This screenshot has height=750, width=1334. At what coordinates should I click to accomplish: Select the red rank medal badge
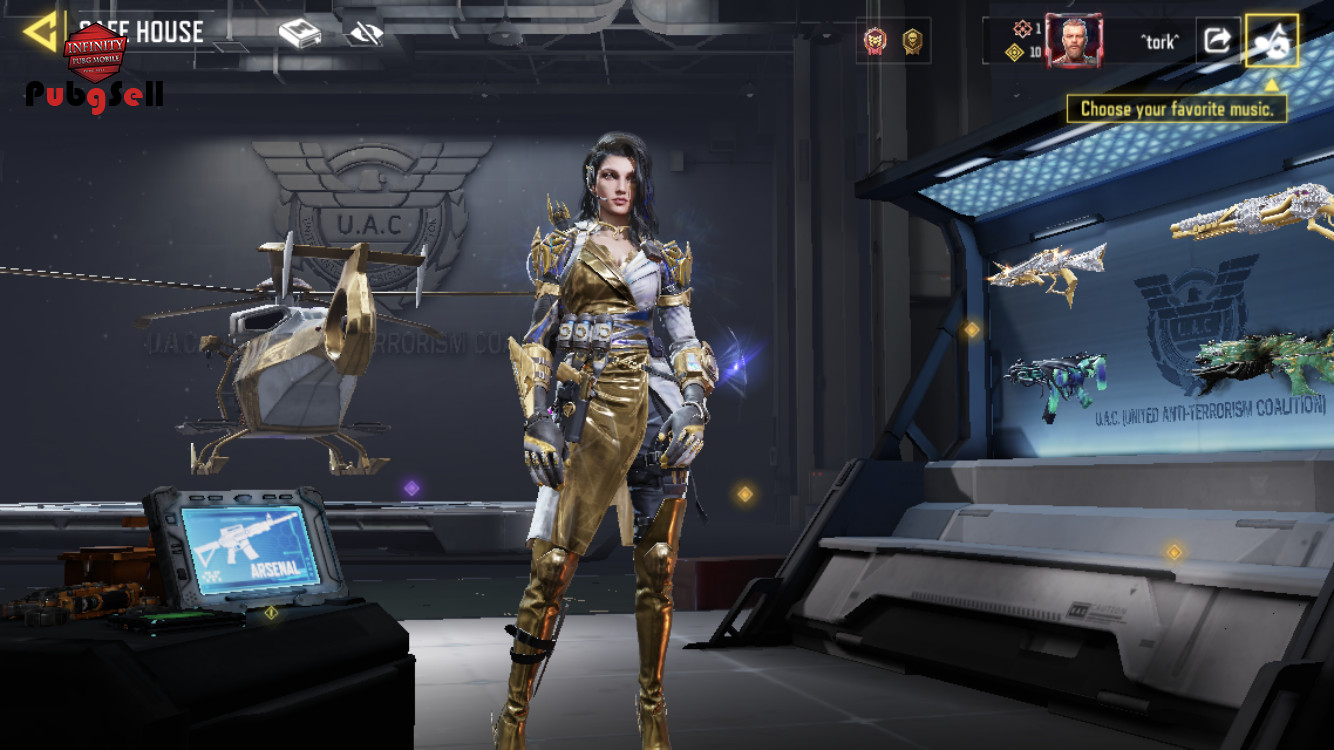tap(875, 41)
